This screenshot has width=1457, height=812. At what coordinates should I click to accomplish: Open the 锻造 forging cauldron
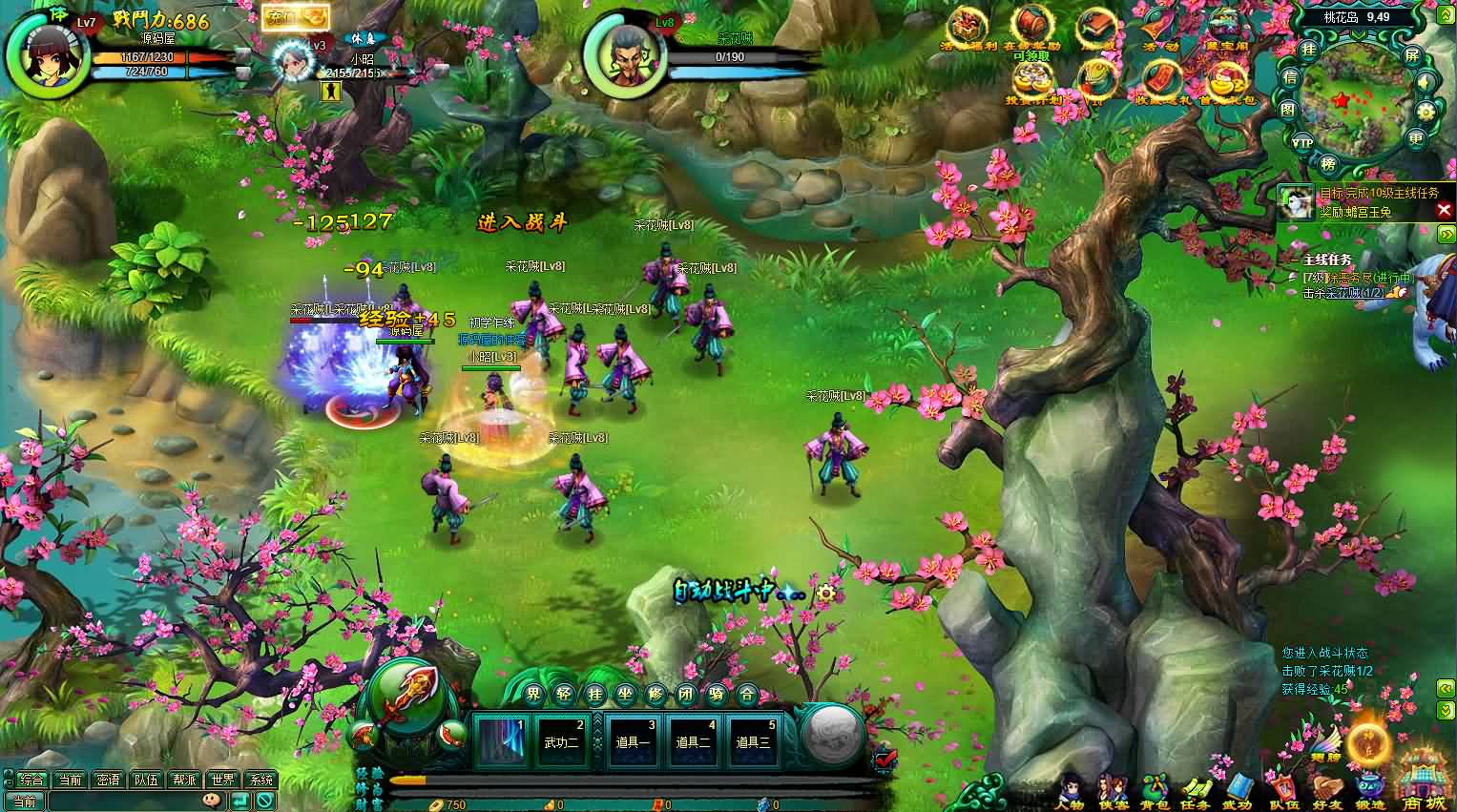pyautogui.click(x=1369, y=790)
